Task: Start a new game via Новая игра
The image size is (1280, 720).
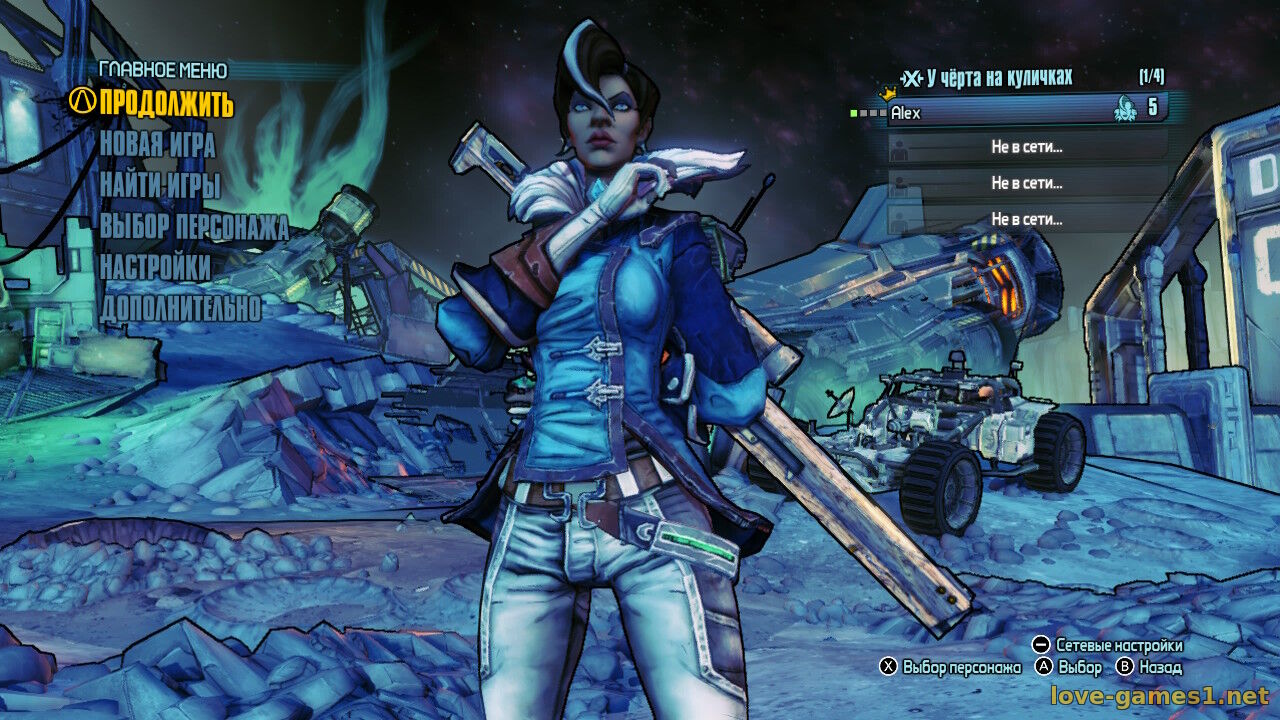Action: tap(157, 145)
